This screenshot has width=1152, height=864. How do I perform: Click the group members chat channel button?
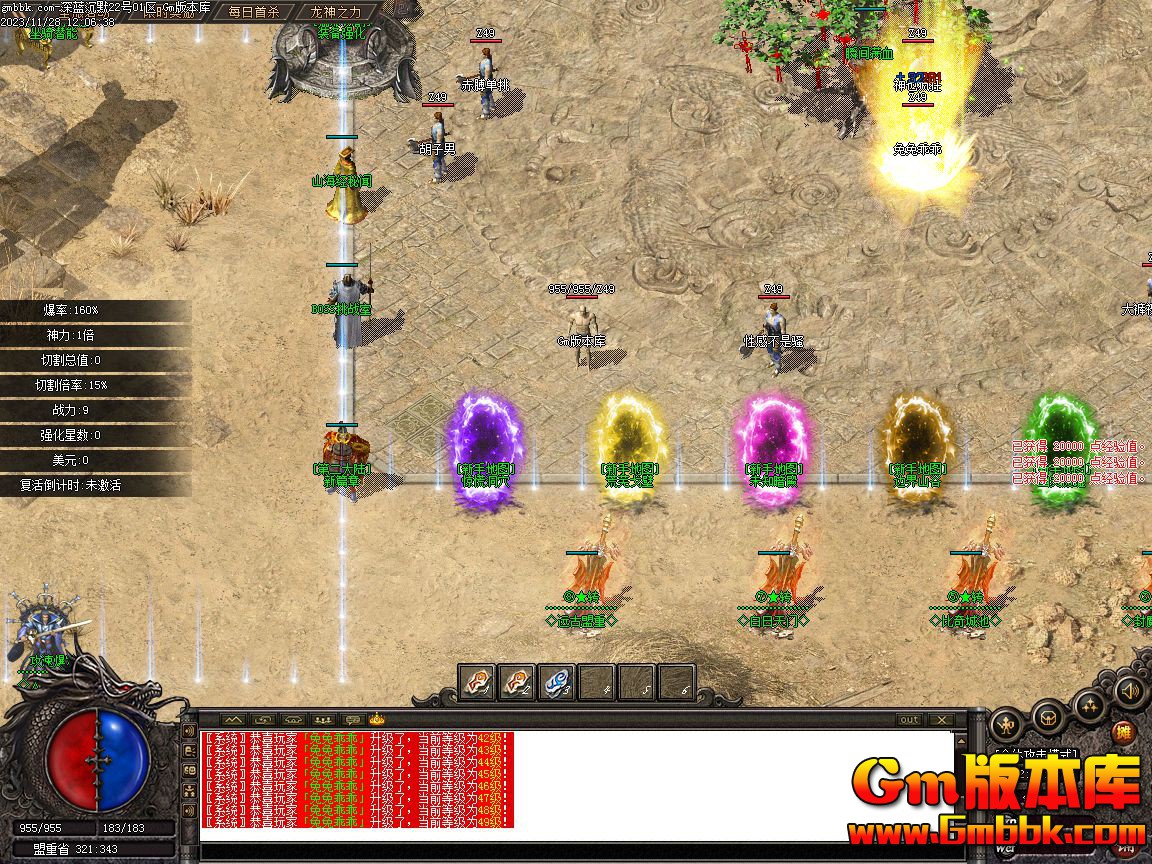point(321,719)
